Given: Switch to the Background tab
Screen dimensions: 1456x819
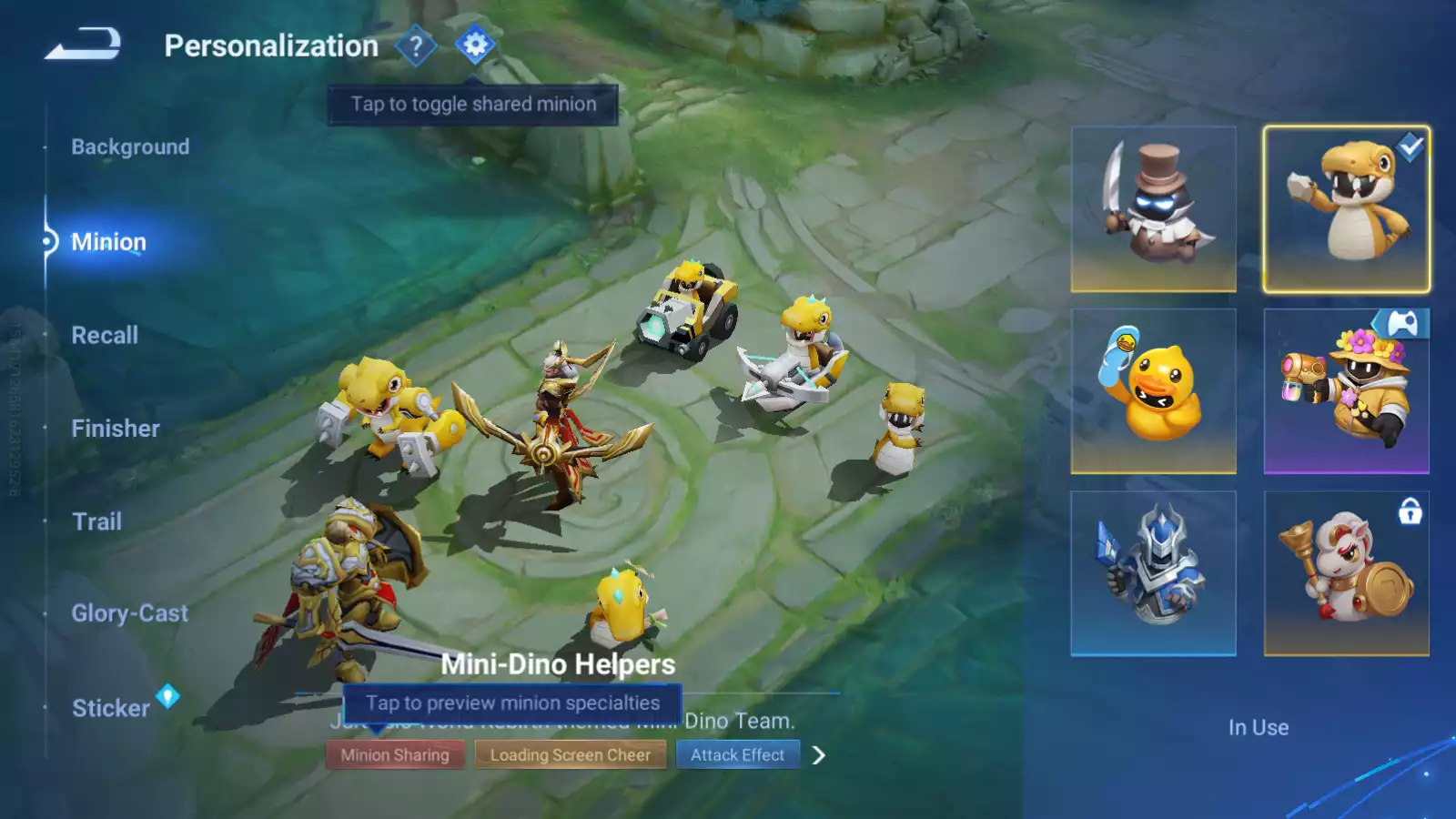Looking at the screenshot, I should [x=130, y=147].
